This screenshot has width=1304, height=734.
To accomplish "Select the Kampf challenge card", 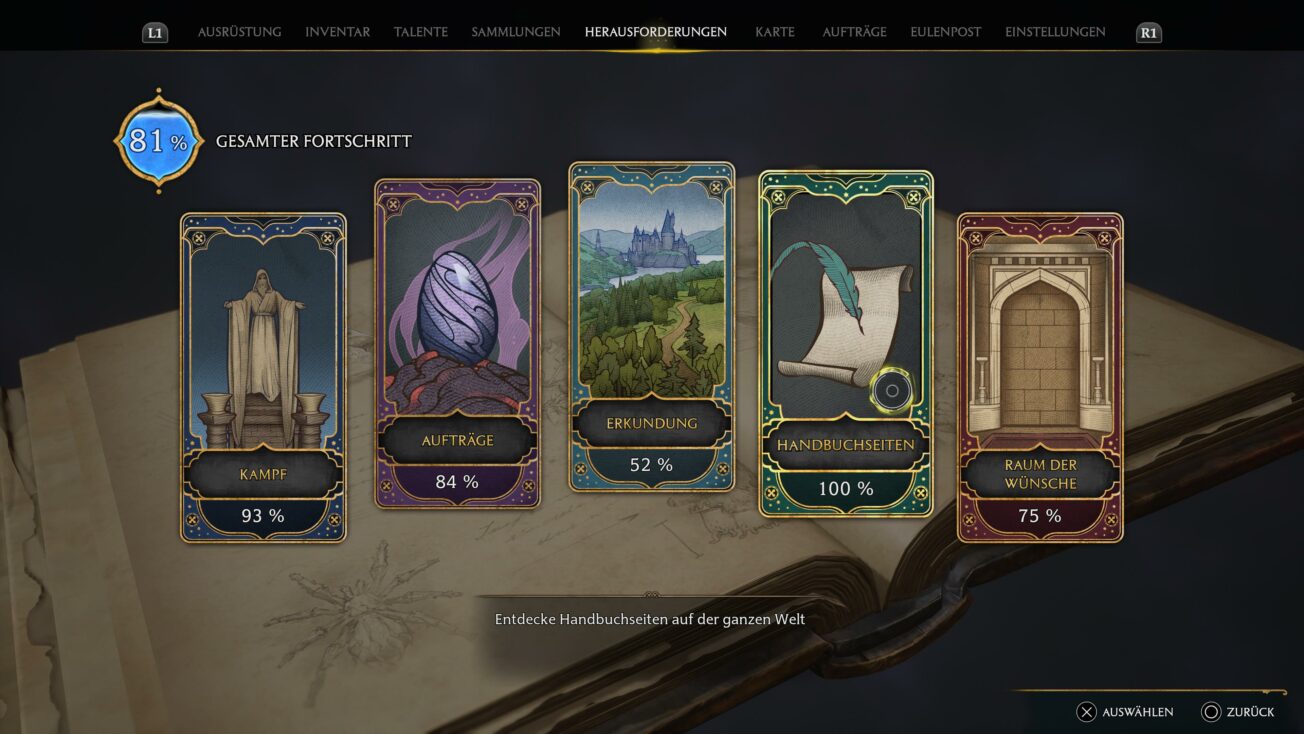I will click(x=263, y=377).
